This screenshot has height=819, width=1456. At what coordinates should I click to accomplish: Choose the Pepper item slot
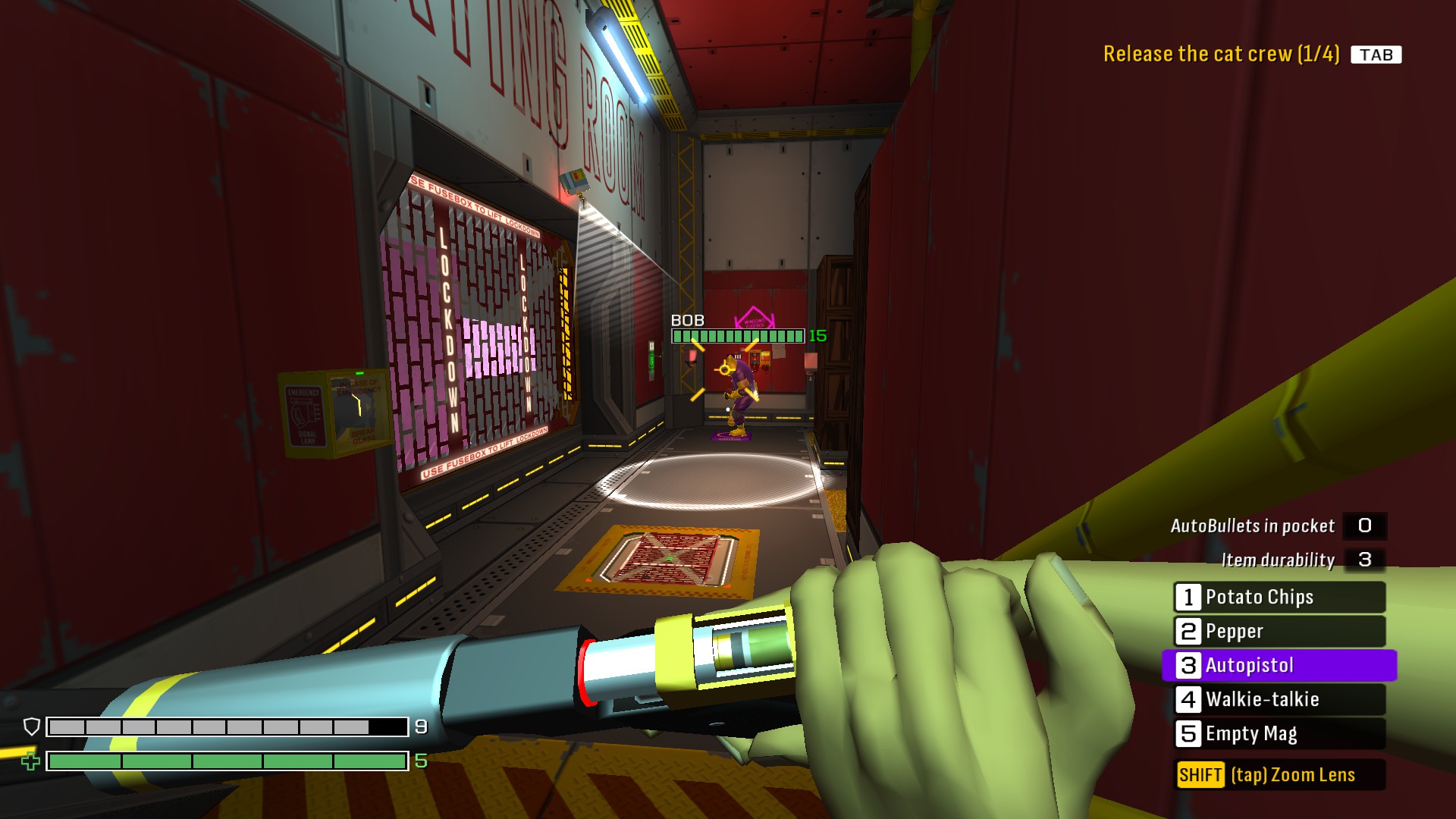(1279, 631)
